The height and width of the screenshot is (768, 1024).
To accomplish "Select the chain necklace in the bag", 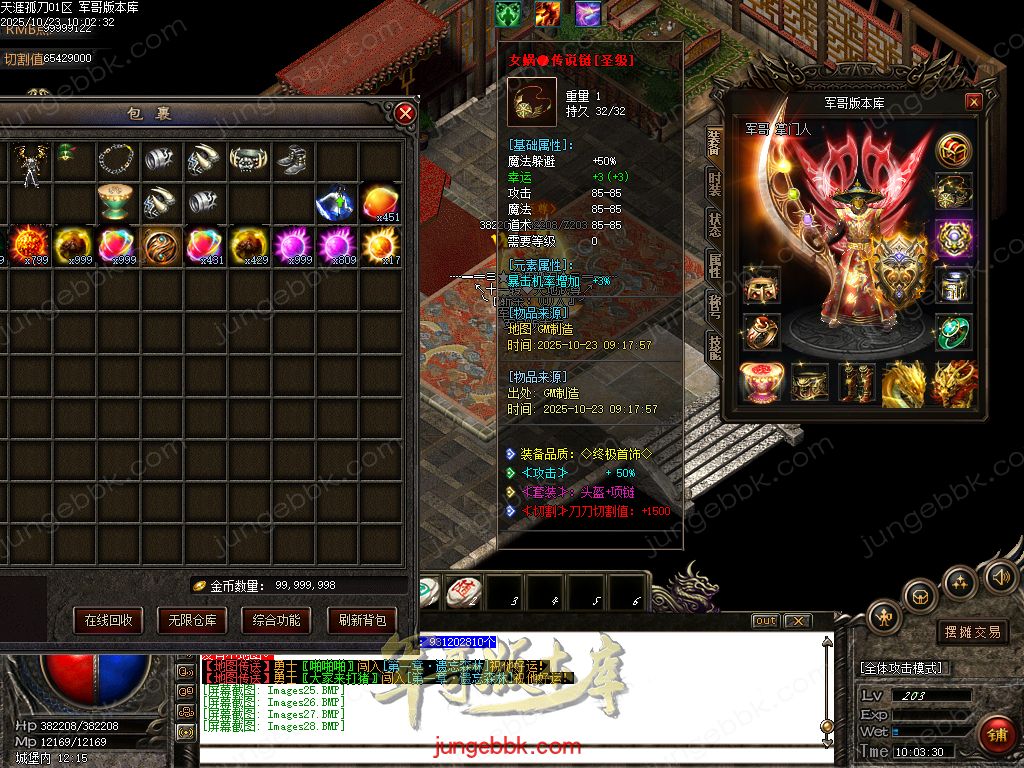I will point(117,160).
